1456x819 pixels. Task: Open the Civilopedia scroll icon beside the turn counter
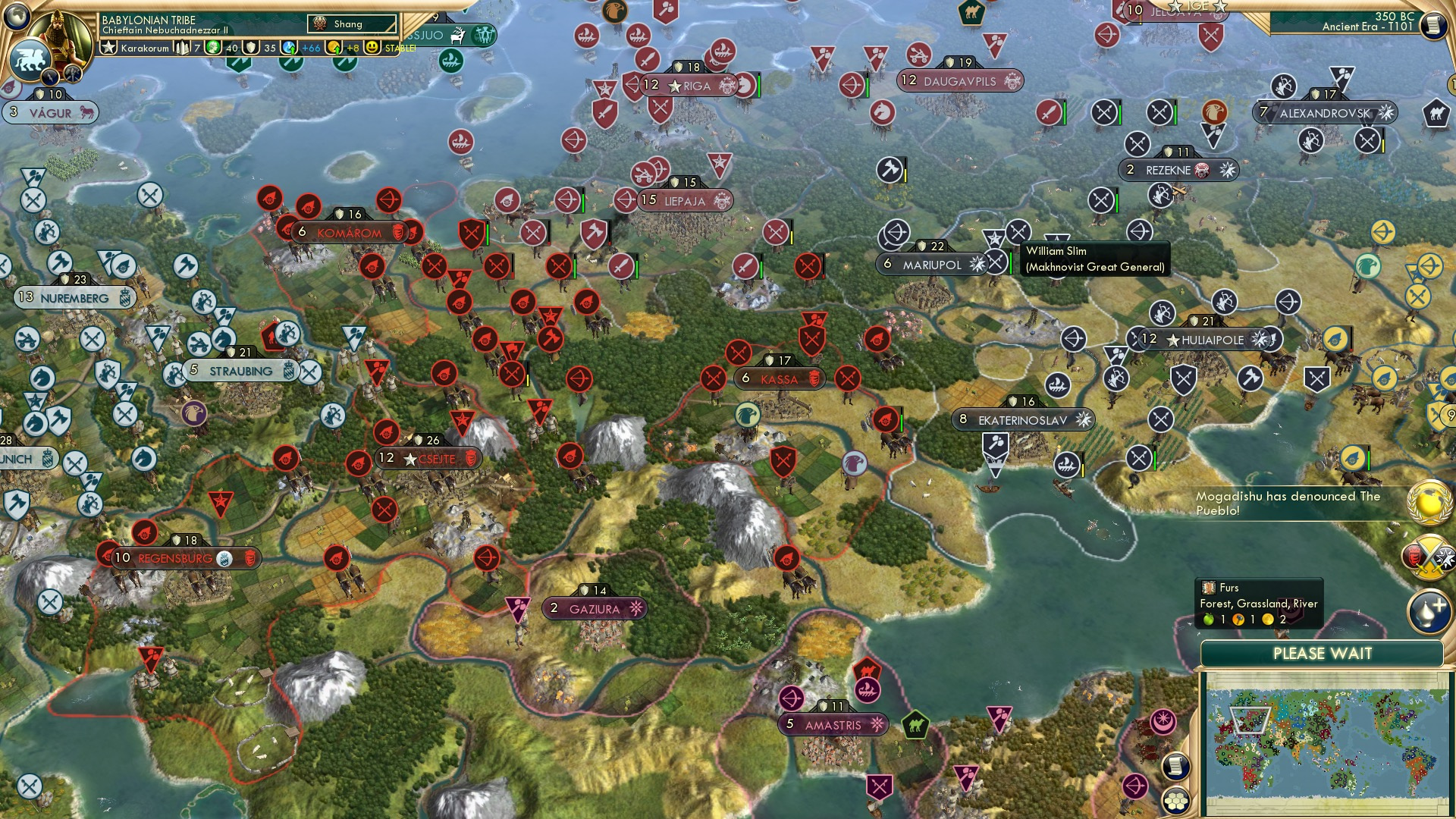point(1435,25)
